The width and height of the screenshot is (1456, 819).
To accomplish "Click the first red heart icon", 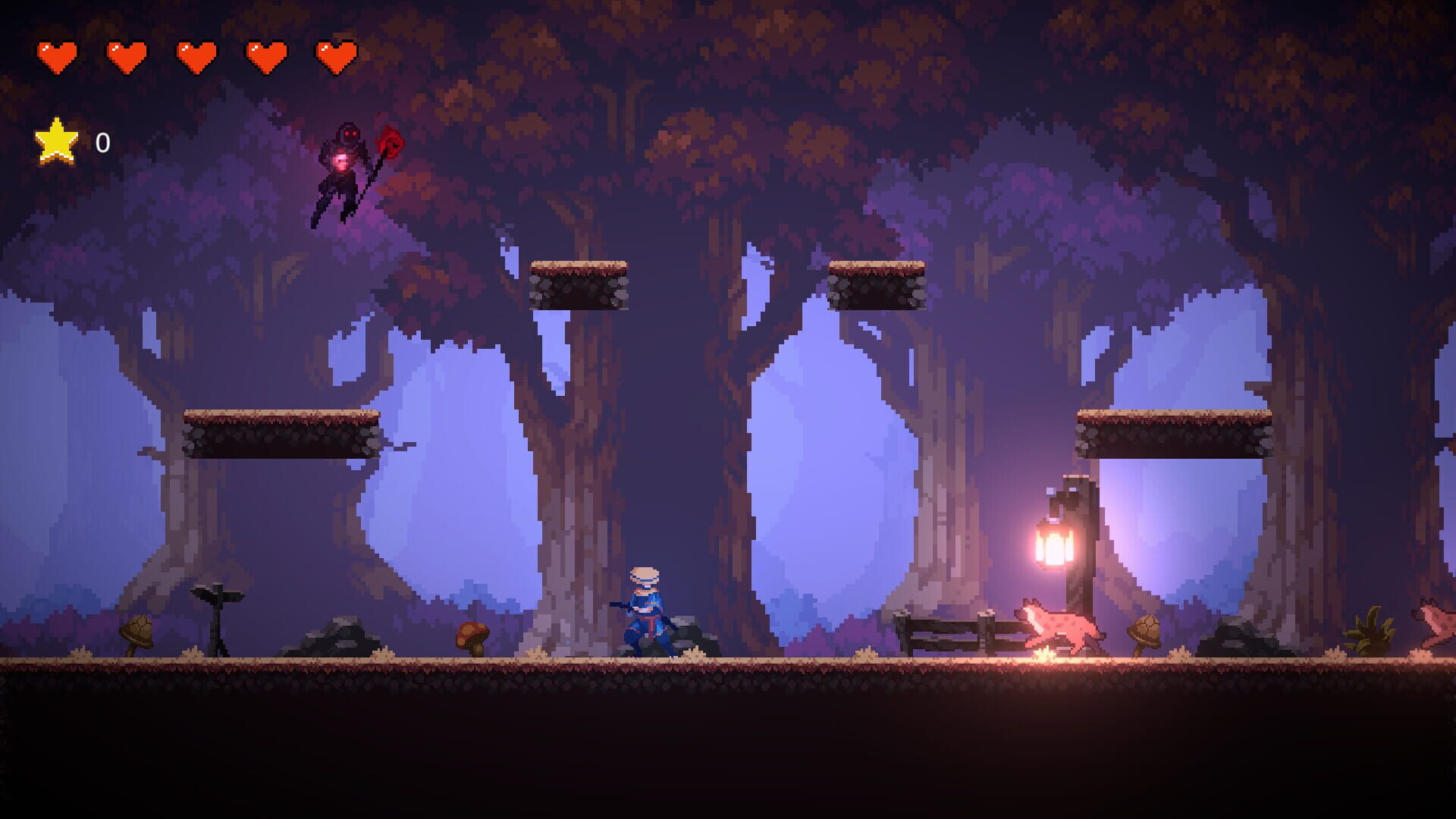I will [x=59, y=55].
